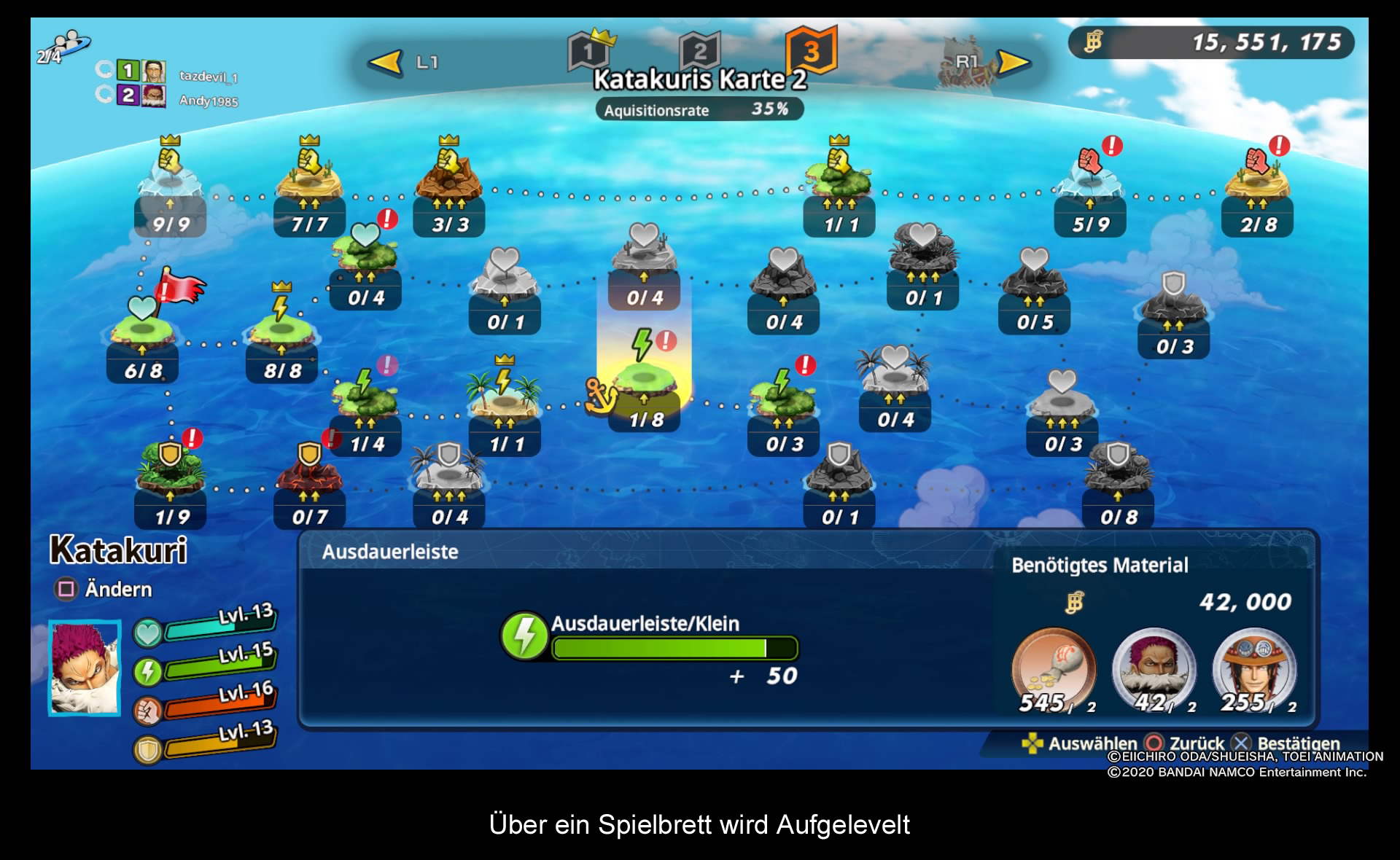Switch to map tab 2
This screenshot has width=1400, height=860.
[699, 51]
